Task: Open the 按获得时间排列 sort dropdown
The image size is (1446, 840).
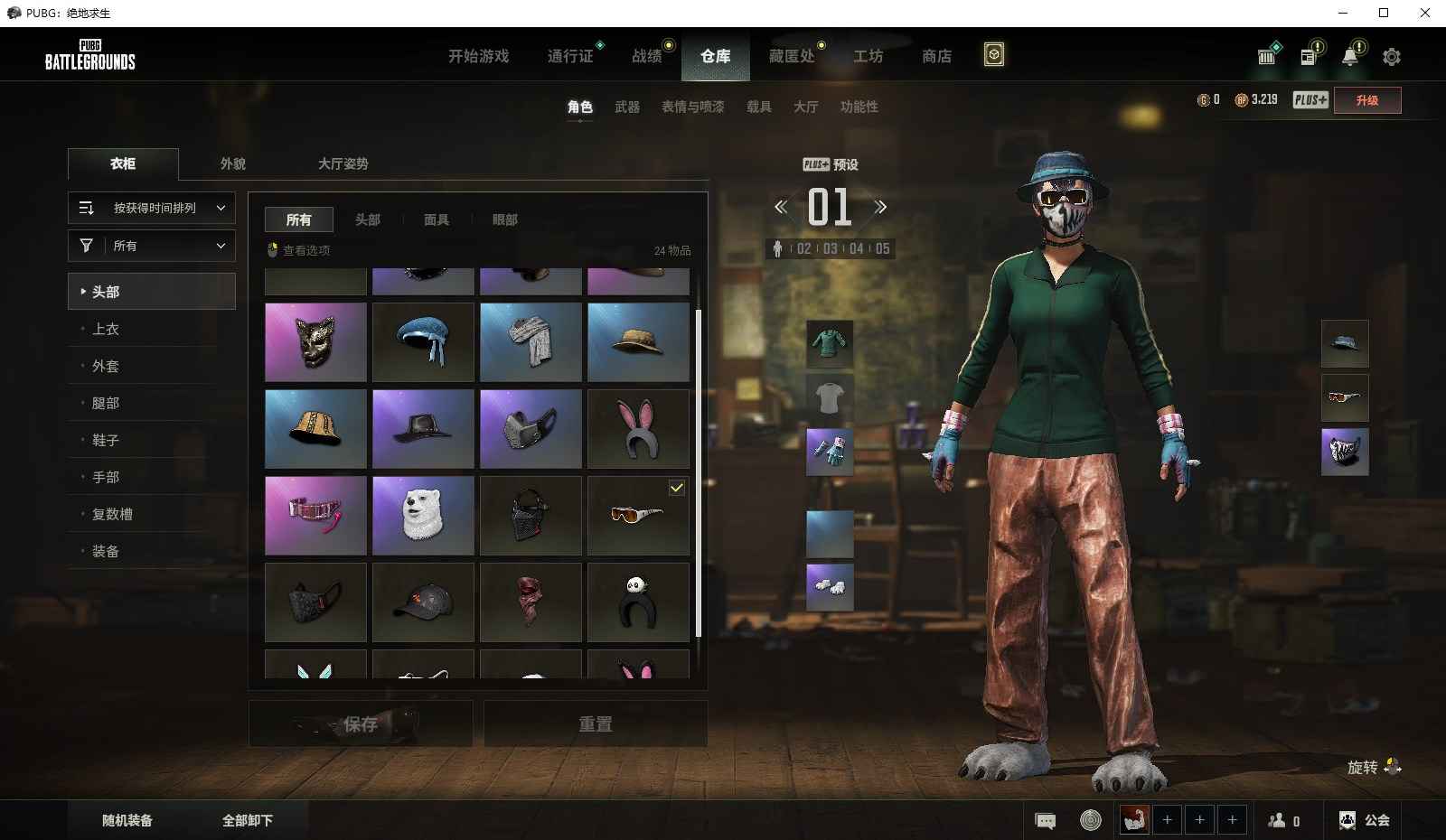Action: (x=152, y=208)
